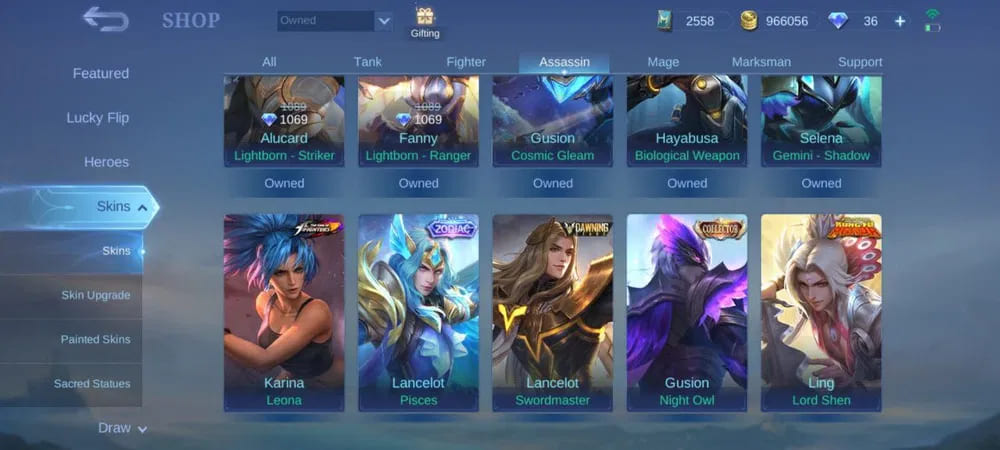Switch to the Tank tab
1000x450 pixels.
click(x=367, y=62)
